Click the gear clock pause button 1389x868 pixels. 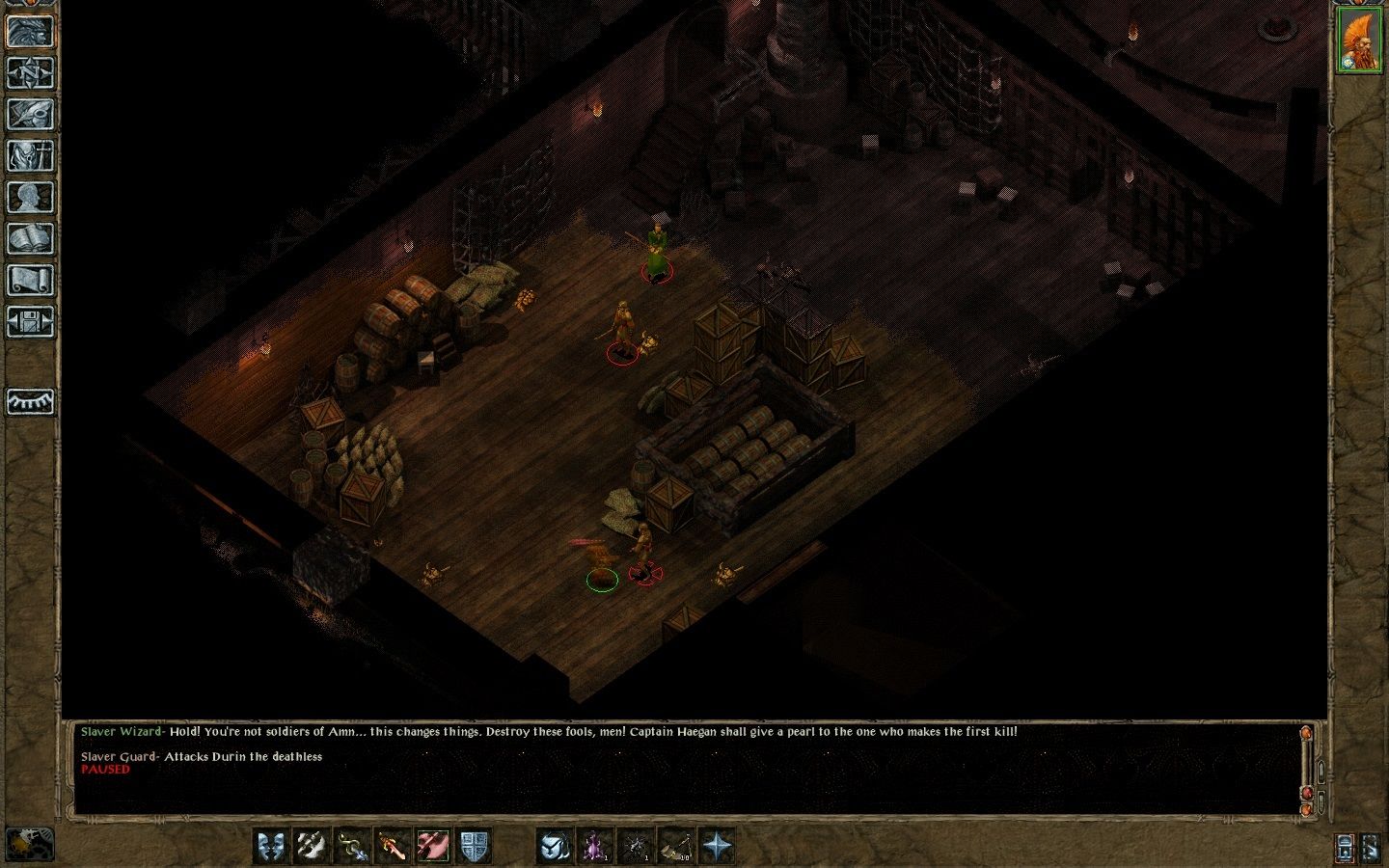click(30, 845)
